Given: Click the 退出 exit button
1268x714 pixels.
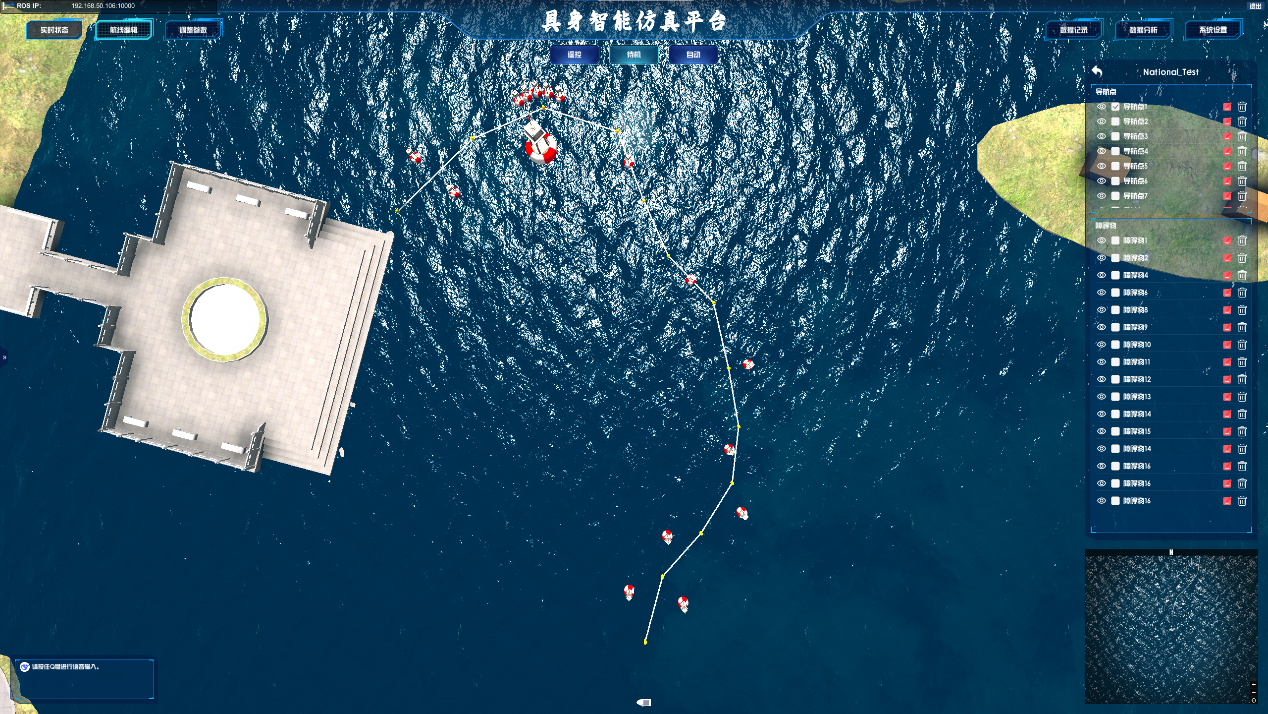Looking at the screenshot, I should pos(1255,6).
